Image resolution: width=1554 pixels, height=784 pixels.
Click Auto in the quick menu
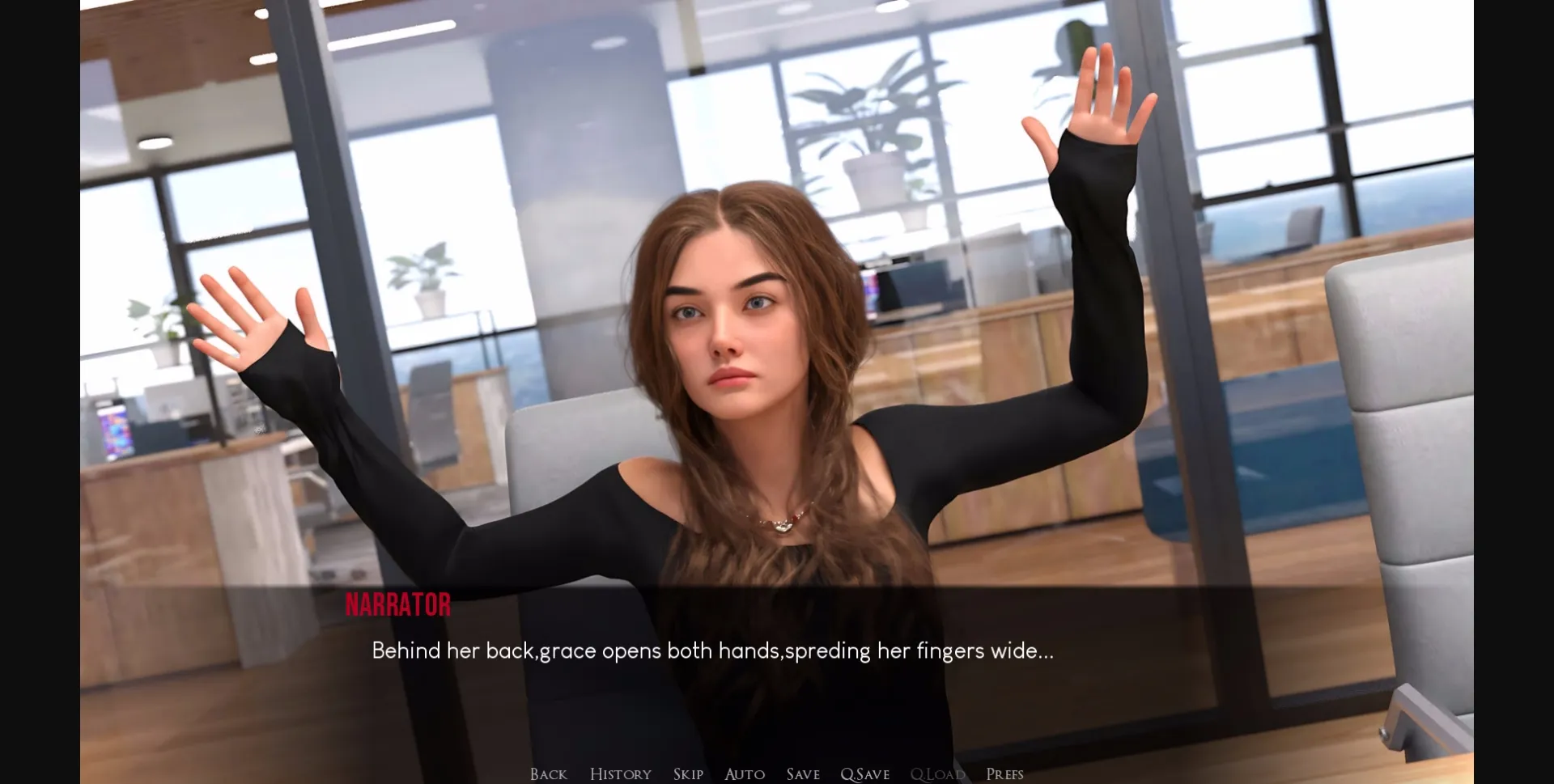[x=744, y=773]
